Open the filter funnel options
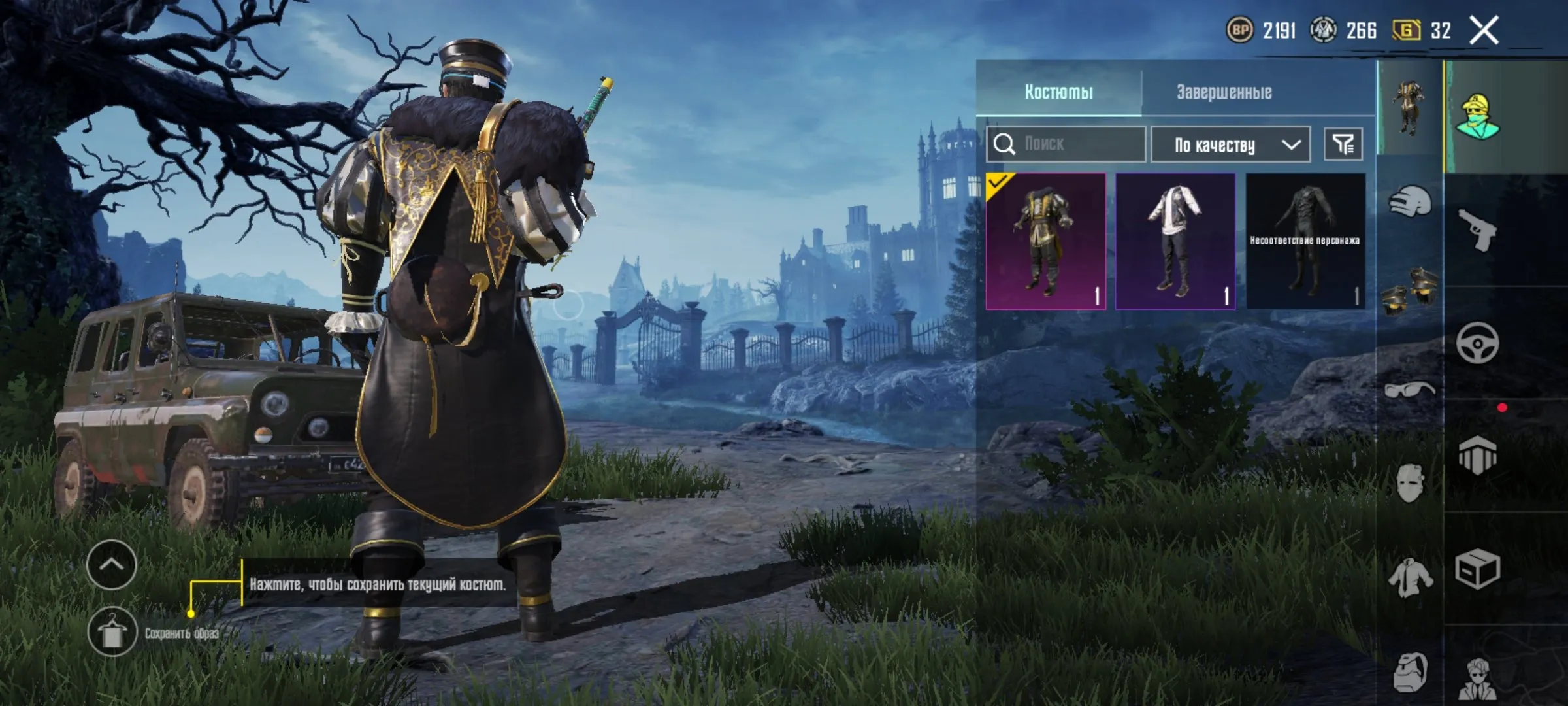This screenshot has width=1568, height=706. (1344, 144)
